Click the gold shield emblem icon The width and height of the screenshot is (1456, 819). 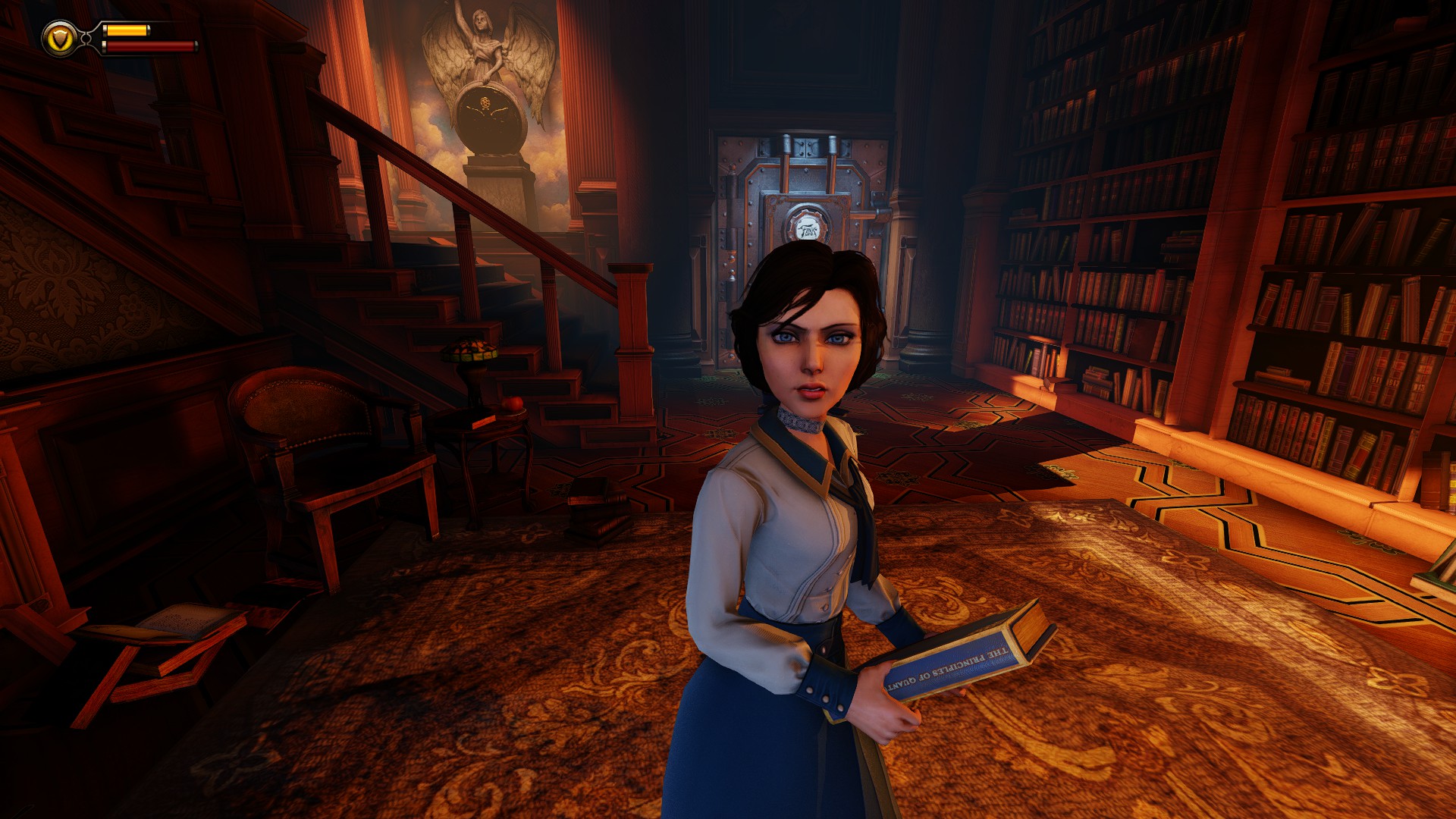59,38
